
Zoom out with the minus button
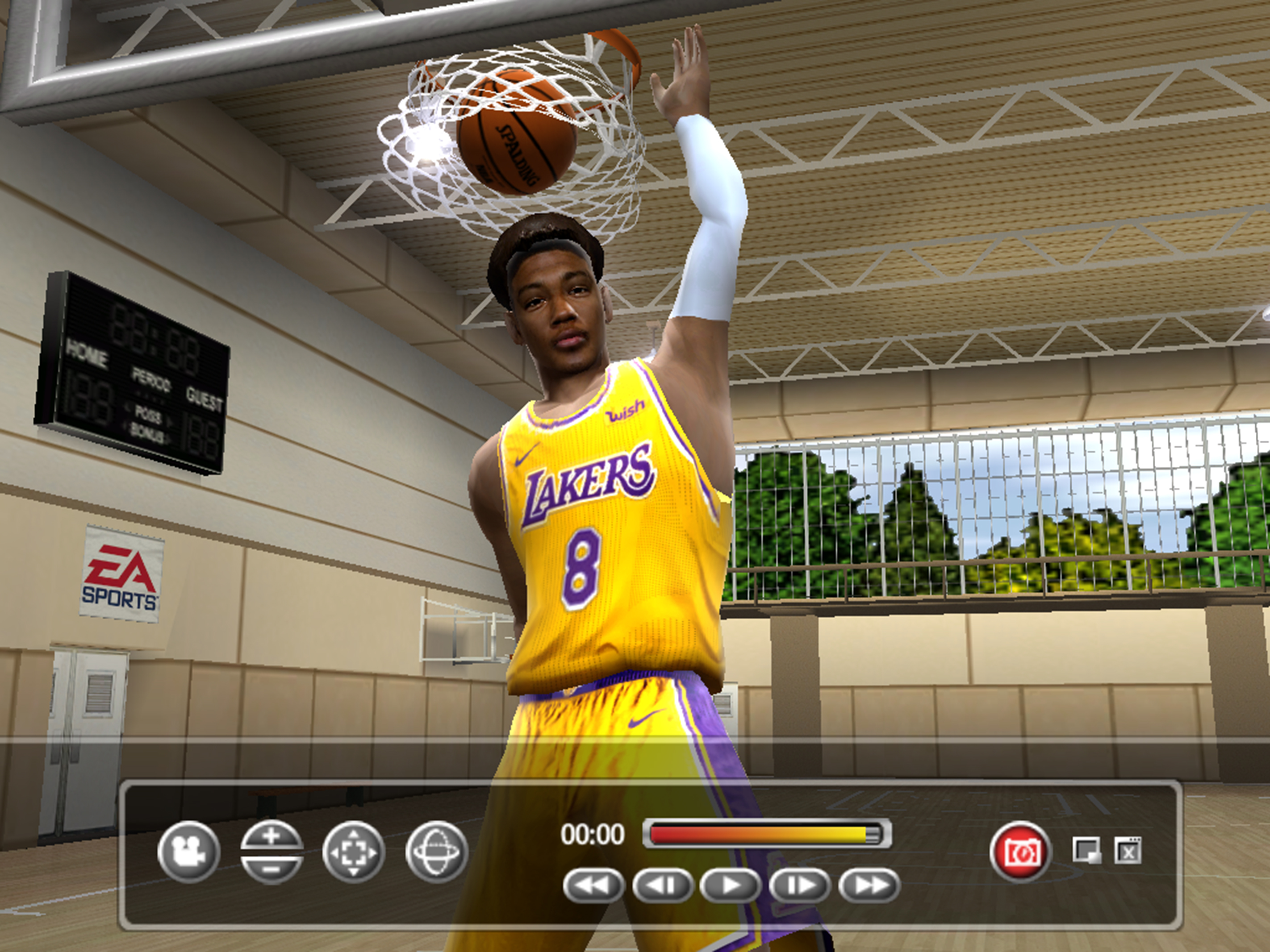pyautogui.click(x=272, y=868)
